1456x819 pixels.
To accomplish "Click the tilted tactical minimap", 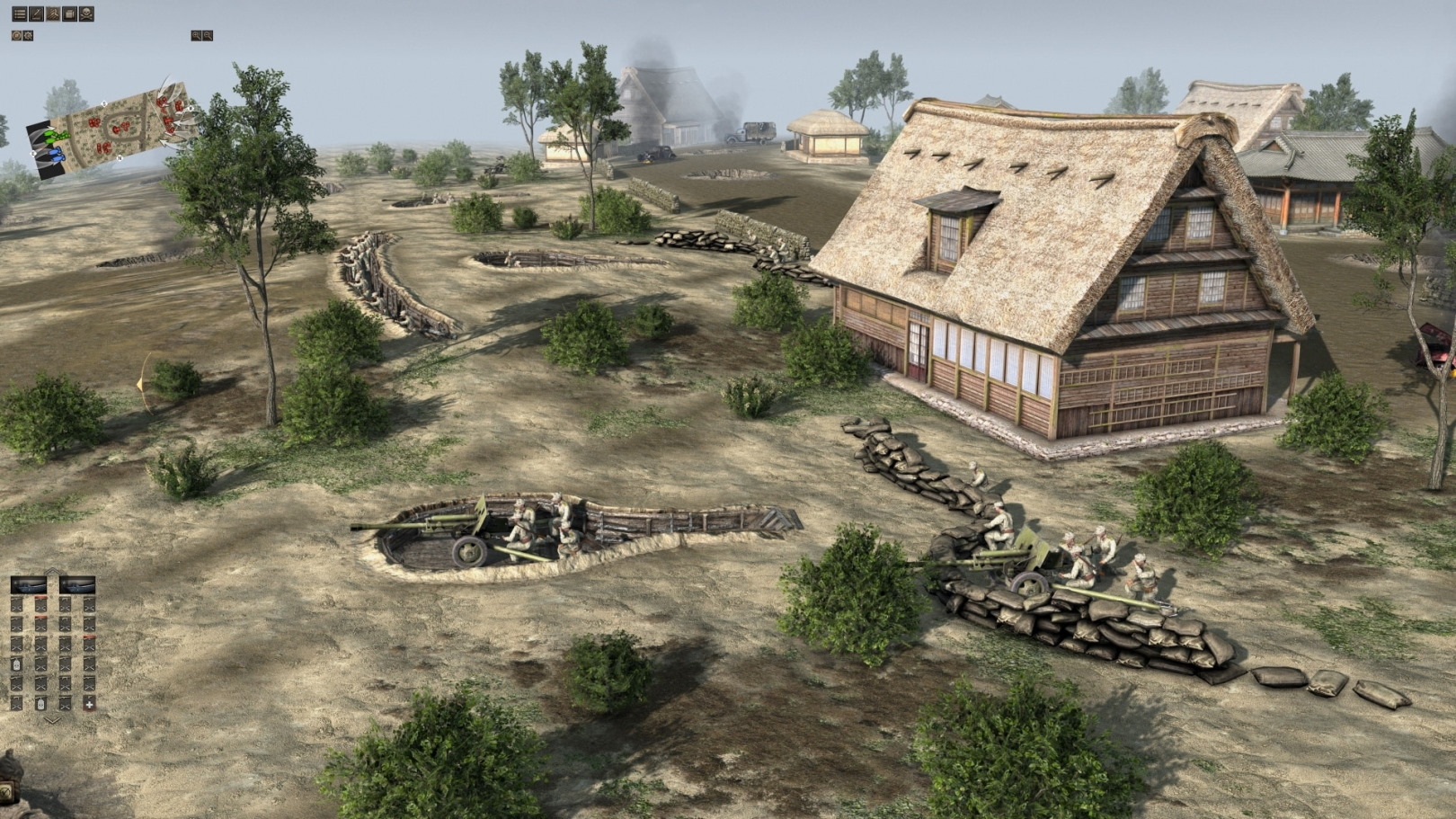I will click(x=112, y=126).
